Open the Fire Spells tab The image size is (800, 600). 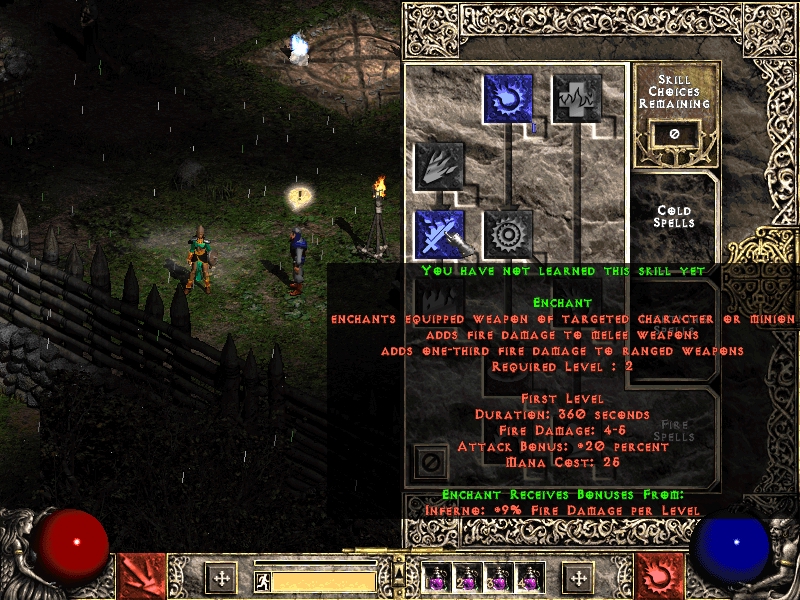pos(675,430)
